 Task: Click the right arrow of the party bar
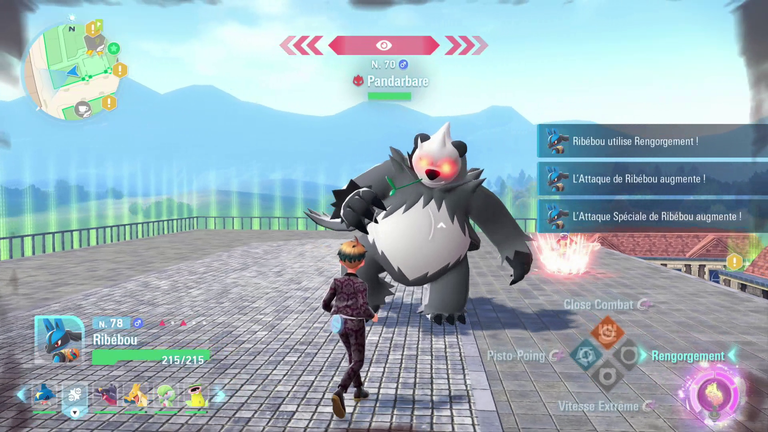pos(221,396)
